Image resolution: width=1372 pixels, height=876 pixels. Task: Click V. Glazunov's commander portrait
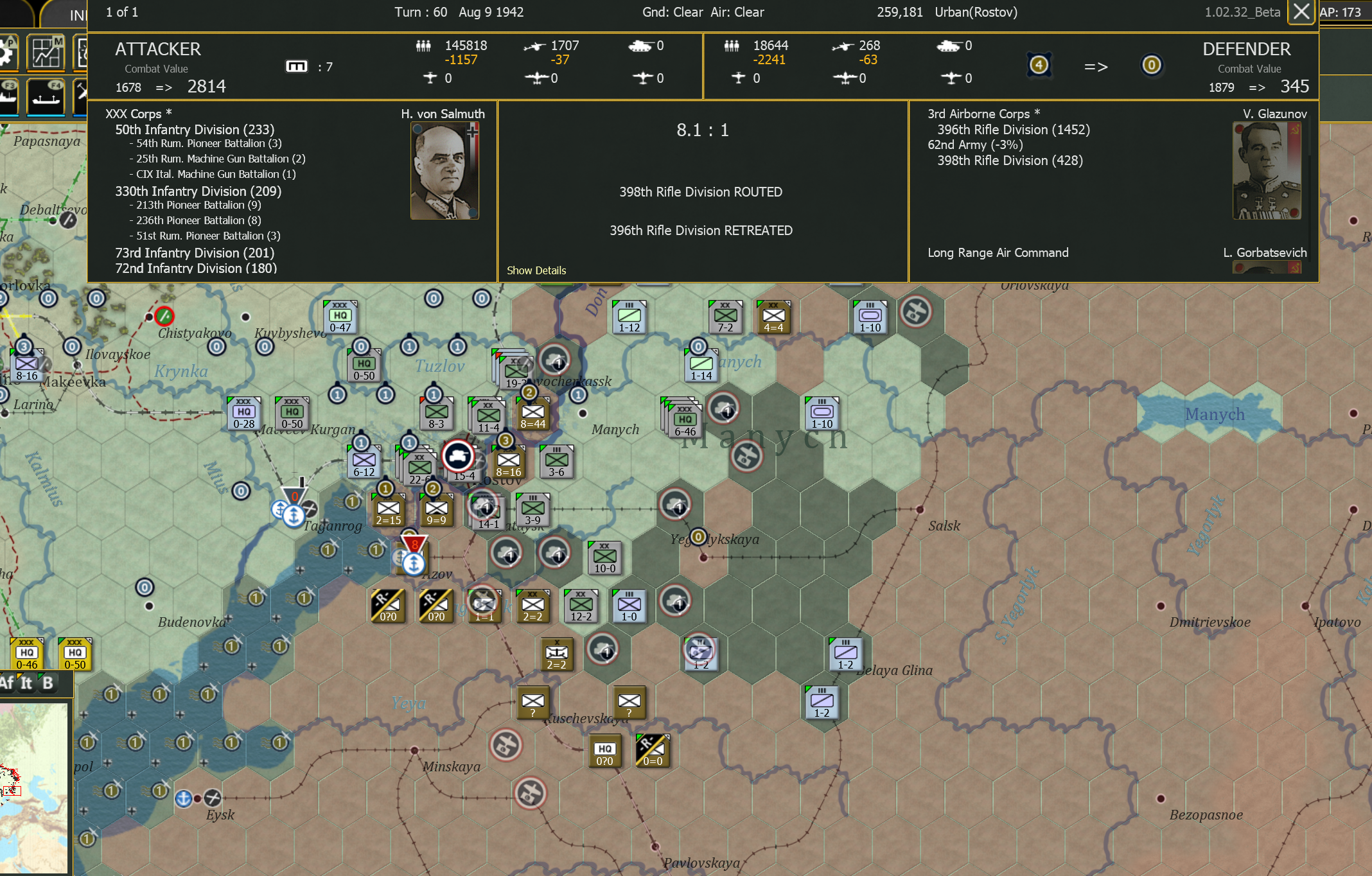click(x=1267, y=169)
